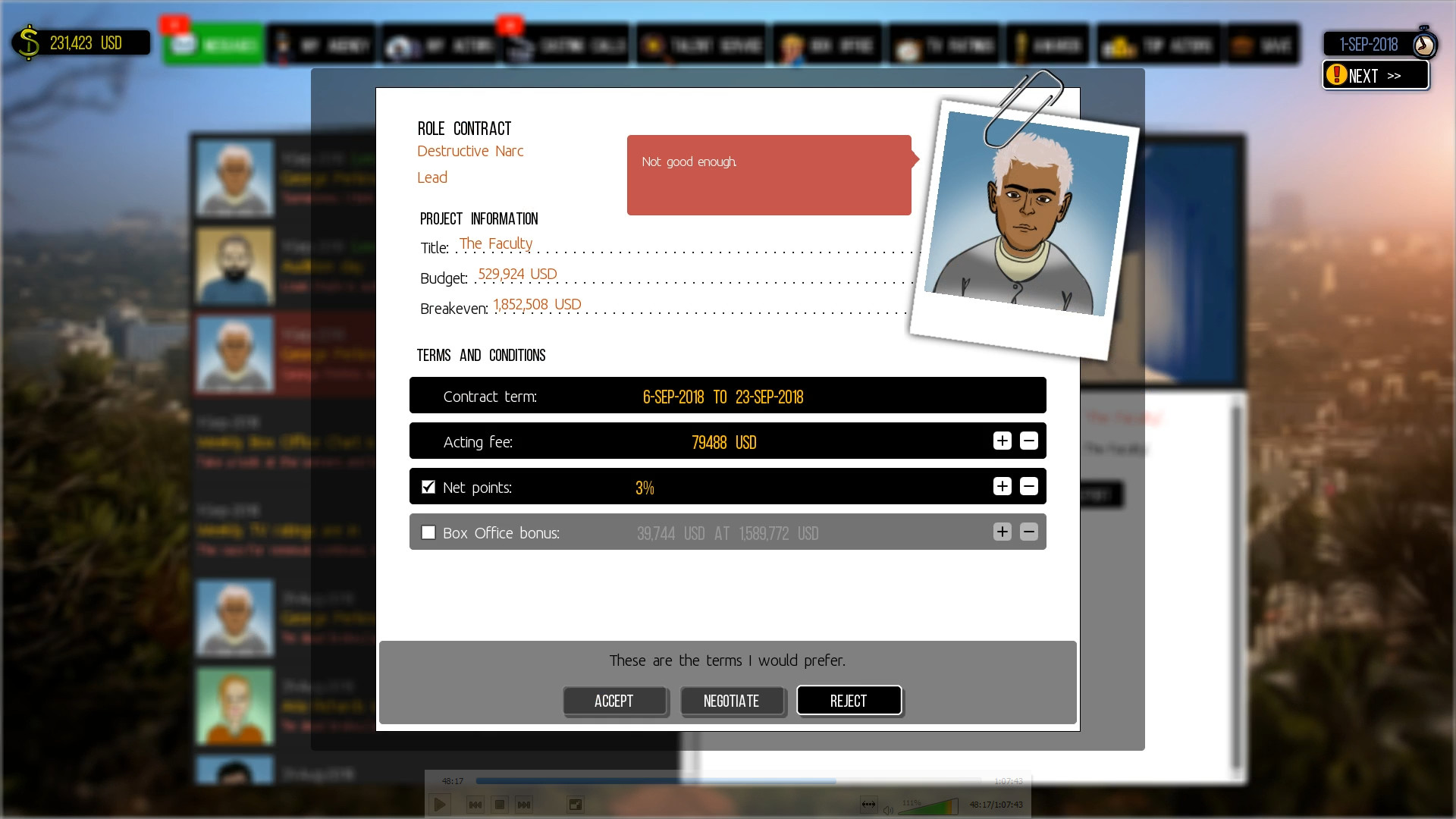Enable the Box Office bonus option

point(428,532)
